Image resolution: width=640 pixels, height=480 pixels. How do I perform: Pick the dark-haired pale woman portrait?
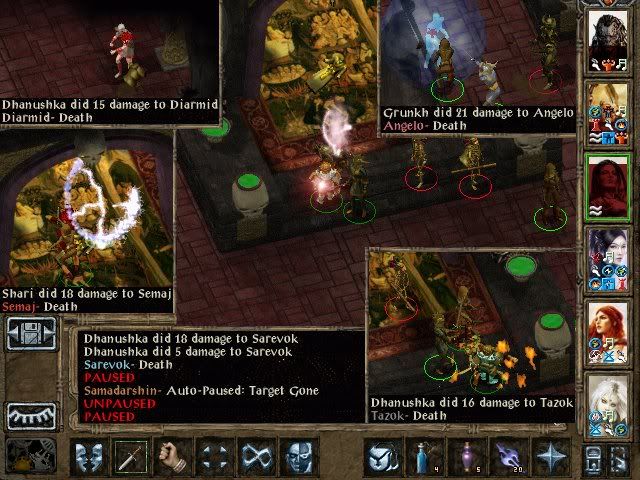click(x=607, y=258)
